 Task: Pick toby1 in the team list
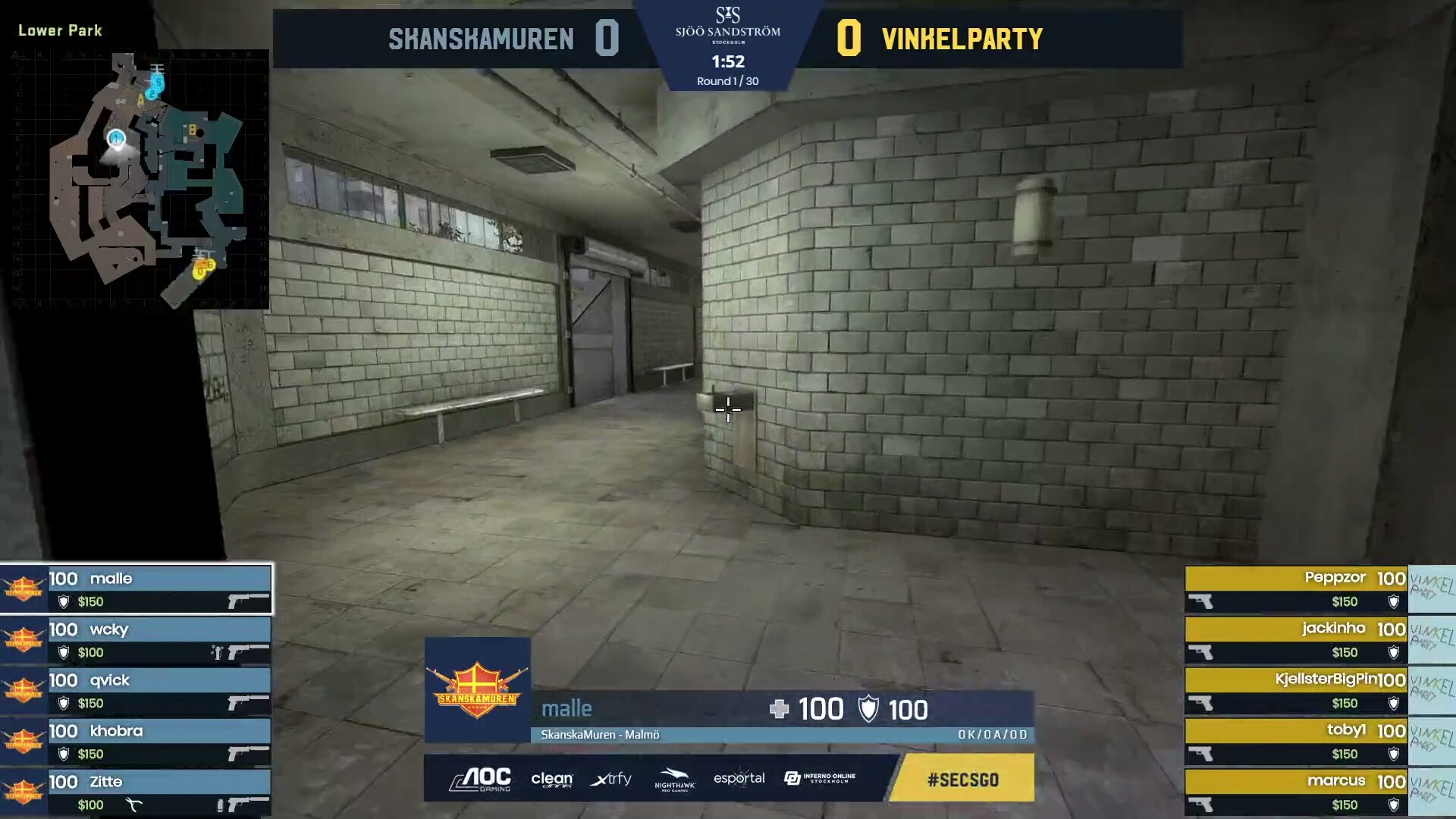pos(1297,742)
